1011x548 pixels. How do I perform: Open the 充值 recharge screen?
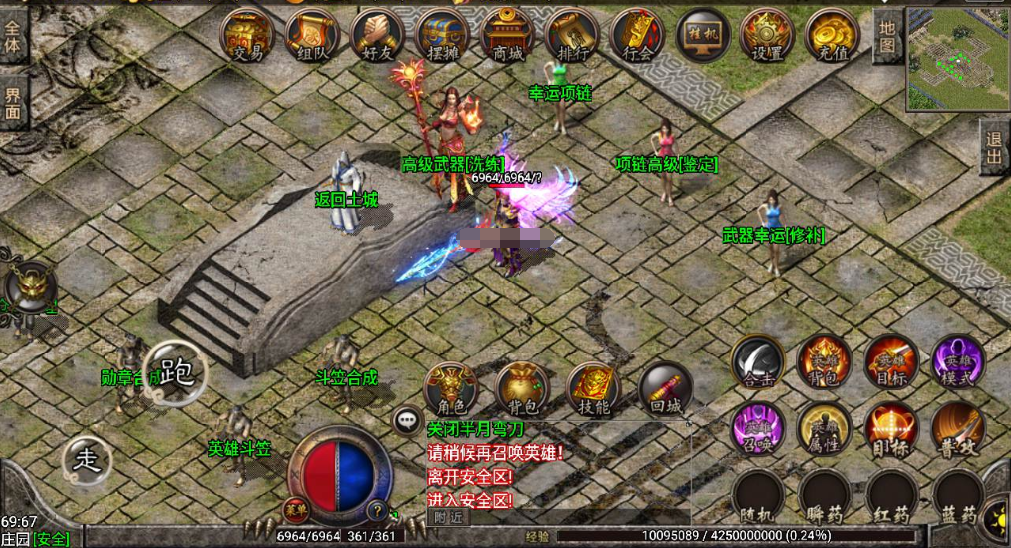tap(832, 36)
